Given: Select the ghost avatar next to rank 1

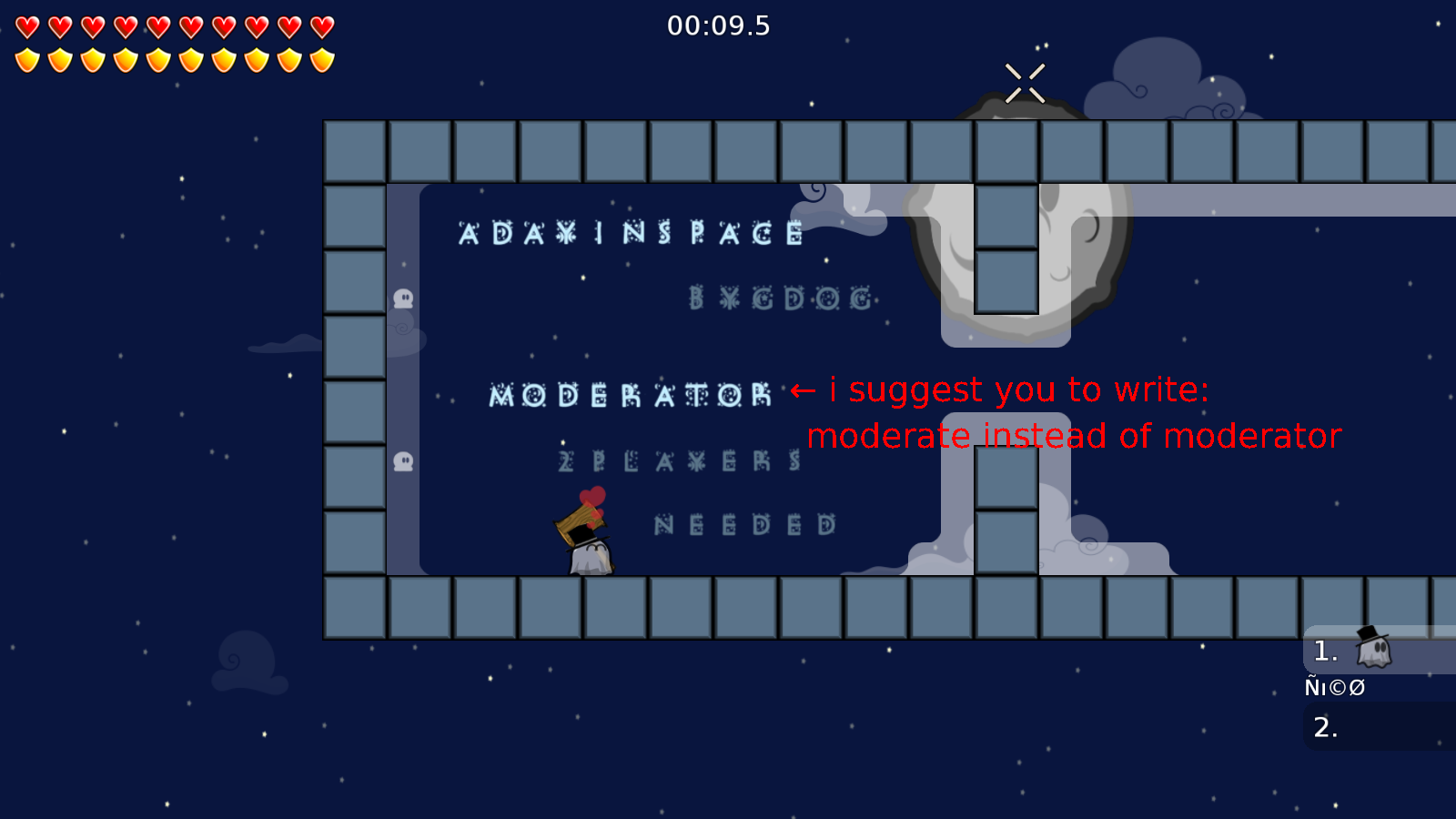Looking at the screenshot, I should point(1372,650).
